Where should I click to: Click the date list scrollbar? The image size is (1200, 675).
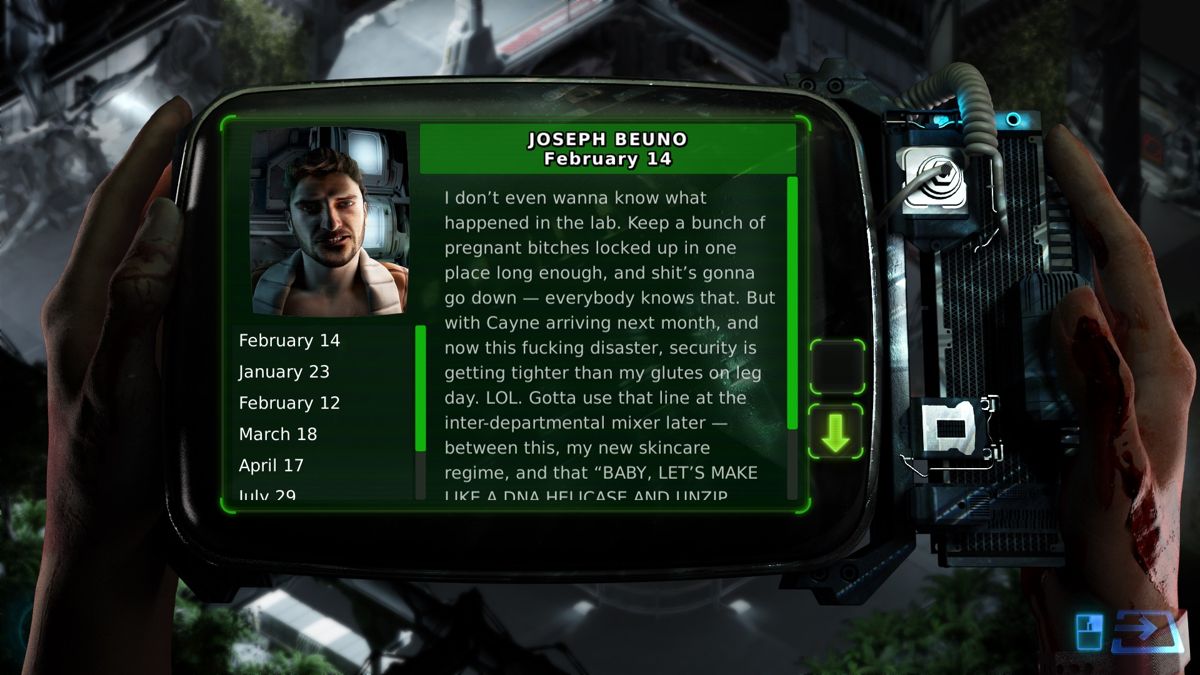[420, 390]
